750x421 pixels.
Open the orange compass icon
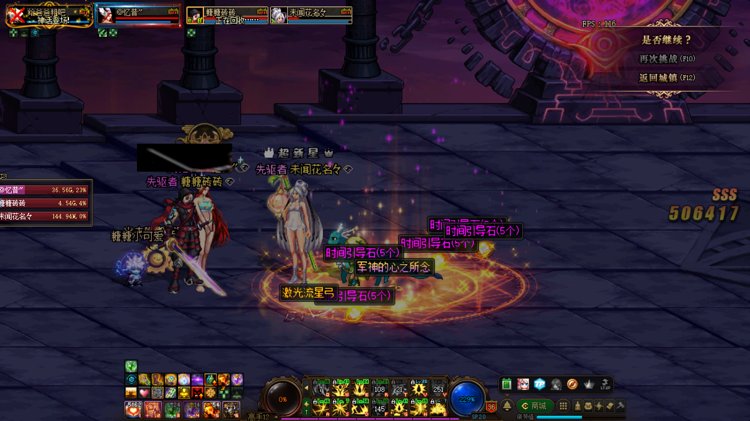pyautogui.click(x=572, y=384)
